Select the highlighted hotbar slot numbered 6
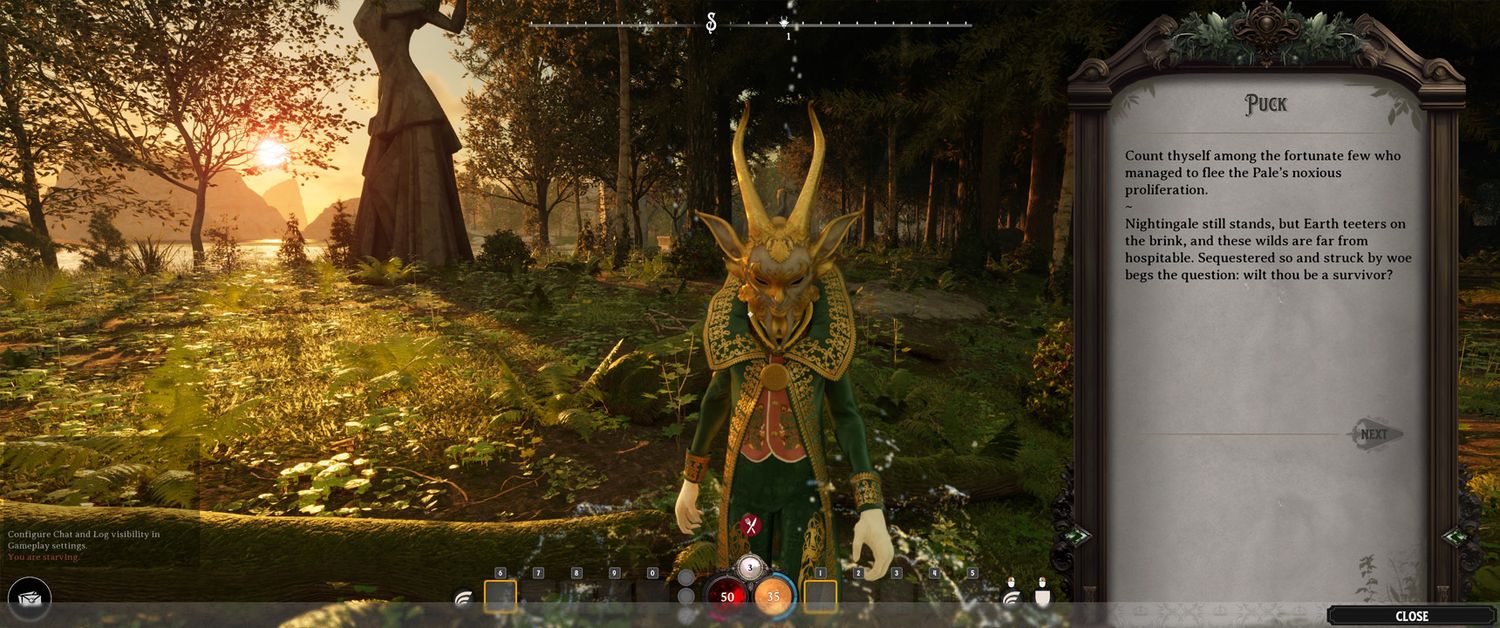 [500, 596]
